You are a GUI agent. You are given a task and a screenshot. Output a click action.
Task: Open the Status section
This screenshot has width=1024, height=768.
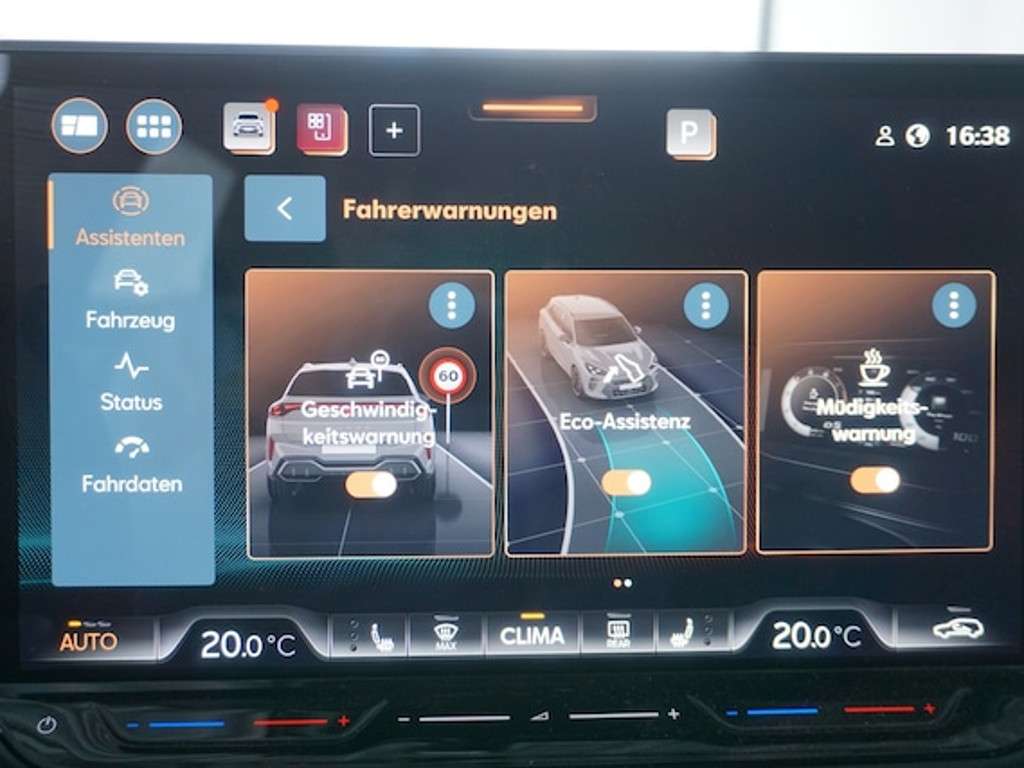(130, 383)
